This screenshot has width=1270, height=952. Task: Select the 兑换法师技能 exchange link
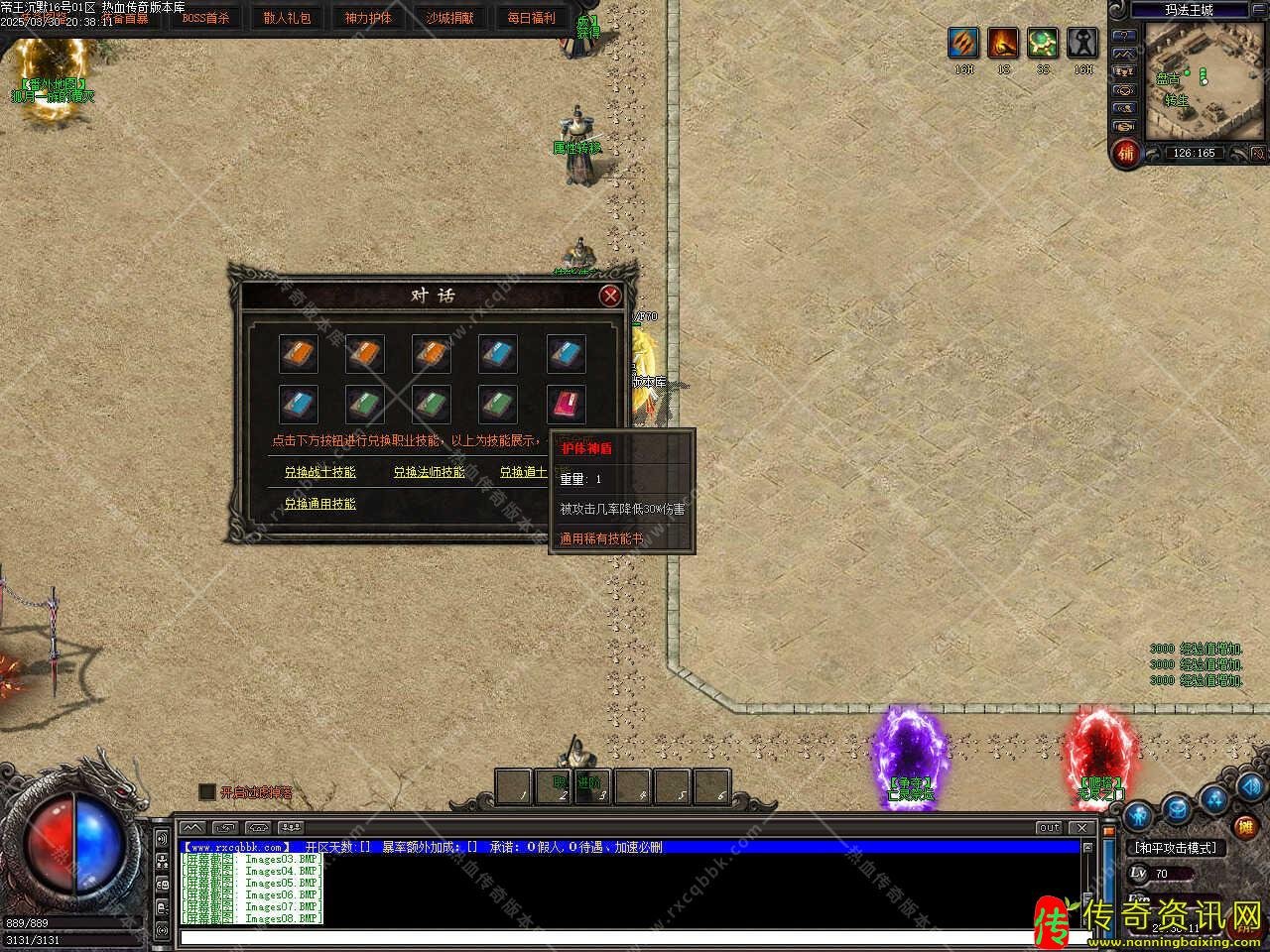point(429,472)
